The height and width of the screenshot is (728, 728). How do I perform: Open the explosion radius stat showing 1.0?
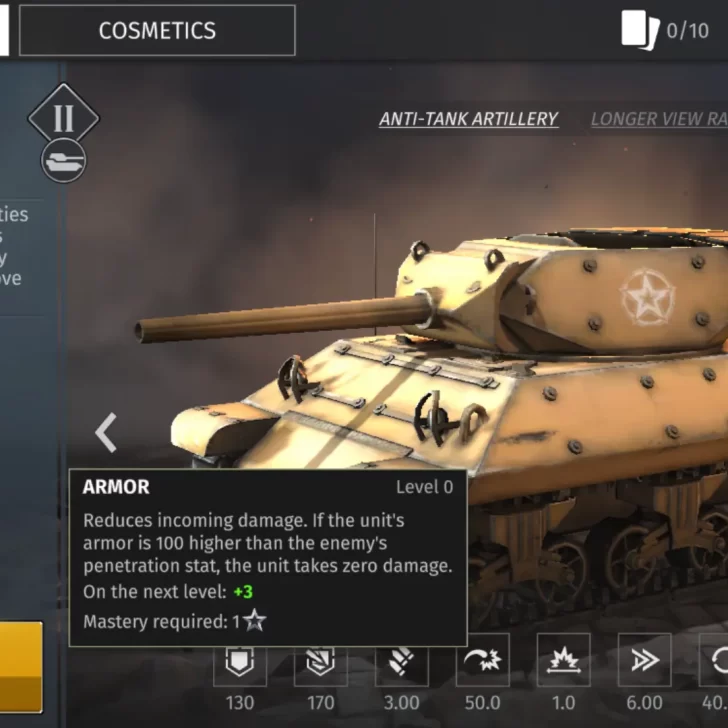[x=563, y=663]
